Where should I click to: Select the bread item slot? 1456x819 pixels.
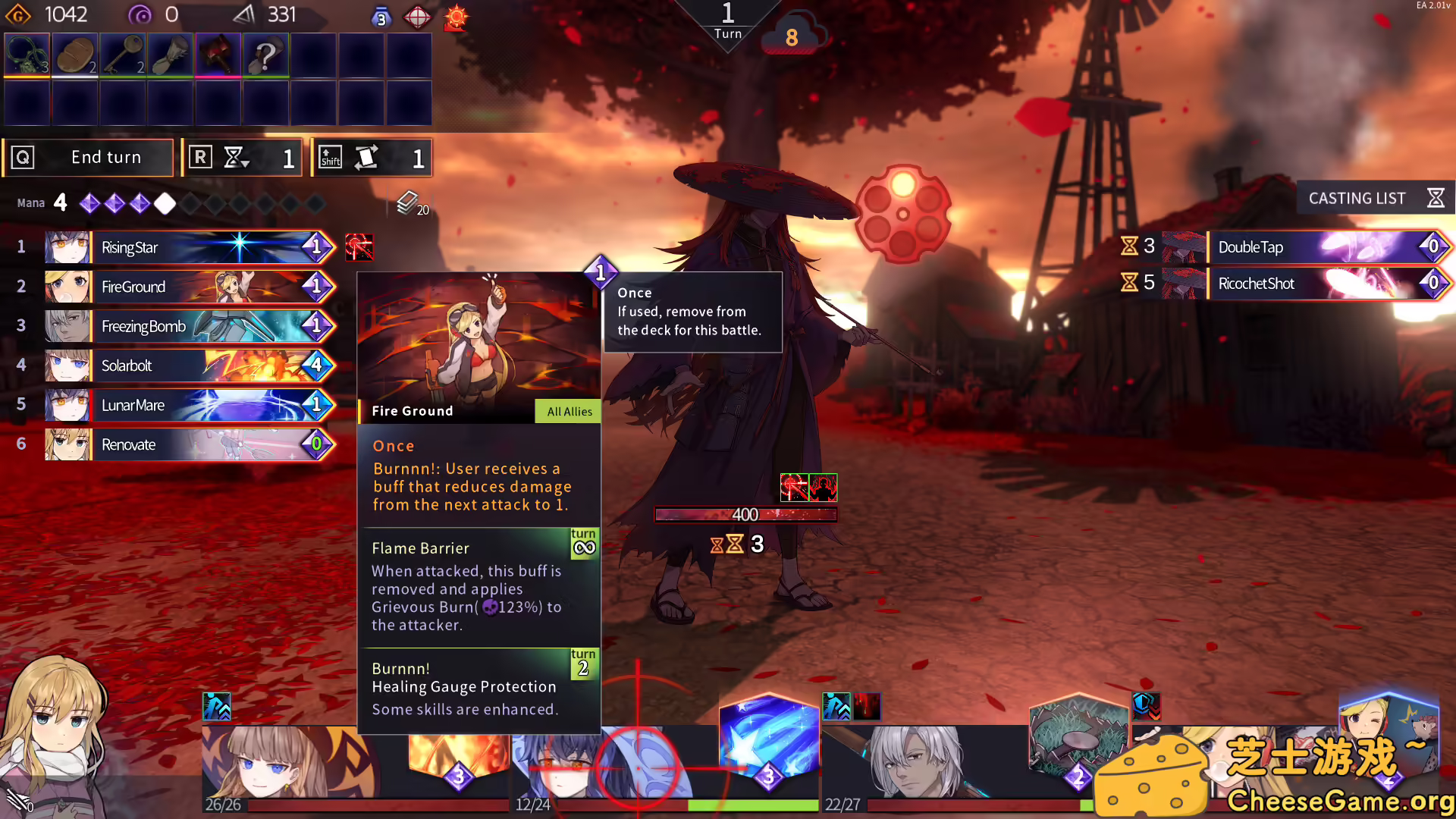74,55
